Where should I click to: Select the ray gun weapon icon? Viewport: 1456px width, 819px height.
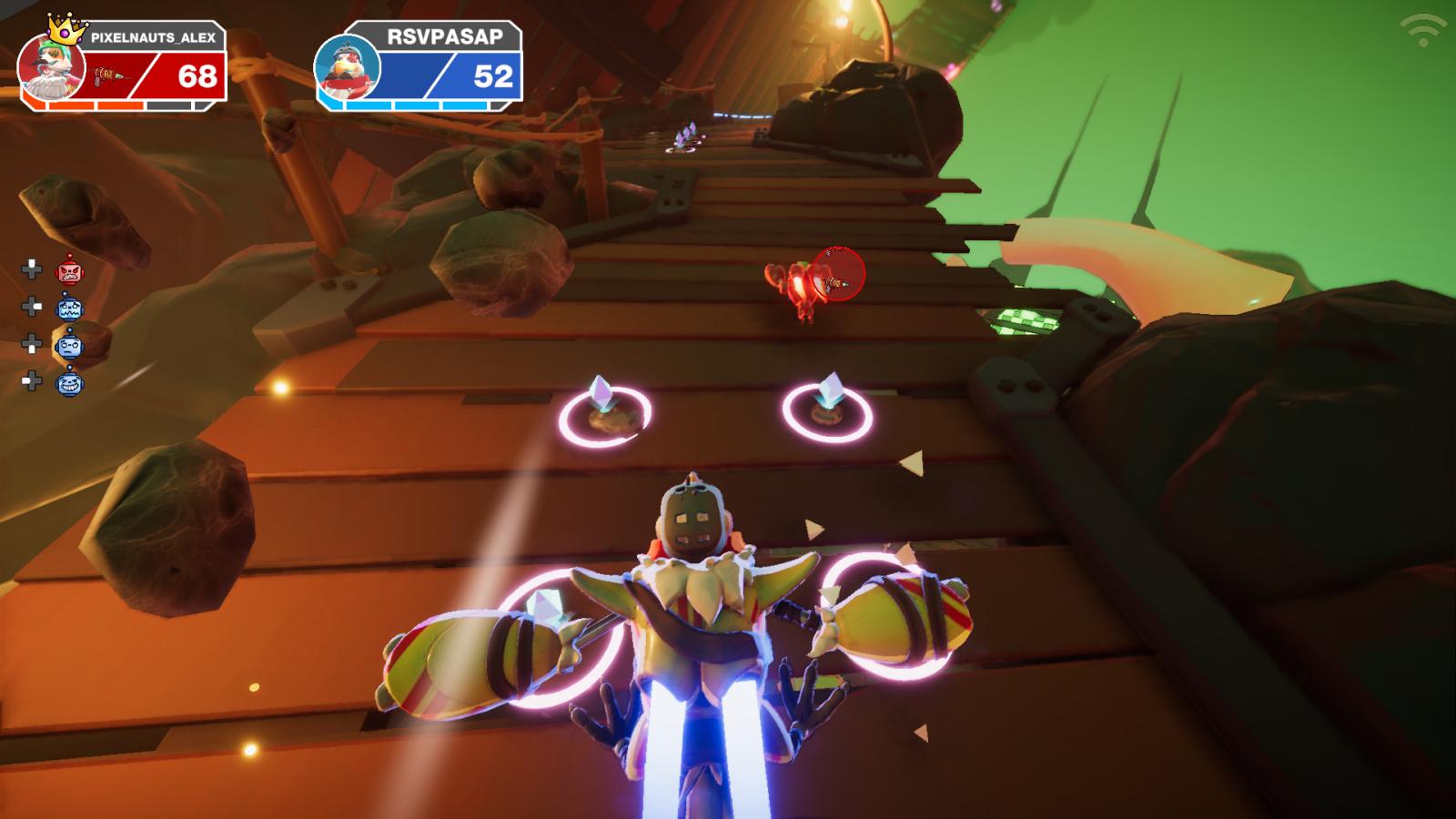pyautogui.click(x=109, y=75)
